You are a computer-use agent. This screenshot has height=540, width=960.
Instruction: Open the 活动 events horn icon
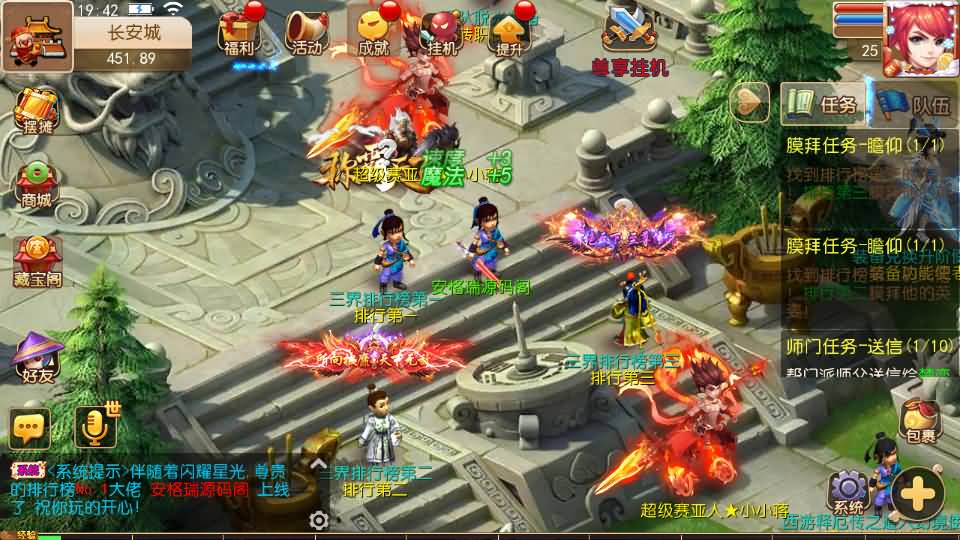coord(306,32)
